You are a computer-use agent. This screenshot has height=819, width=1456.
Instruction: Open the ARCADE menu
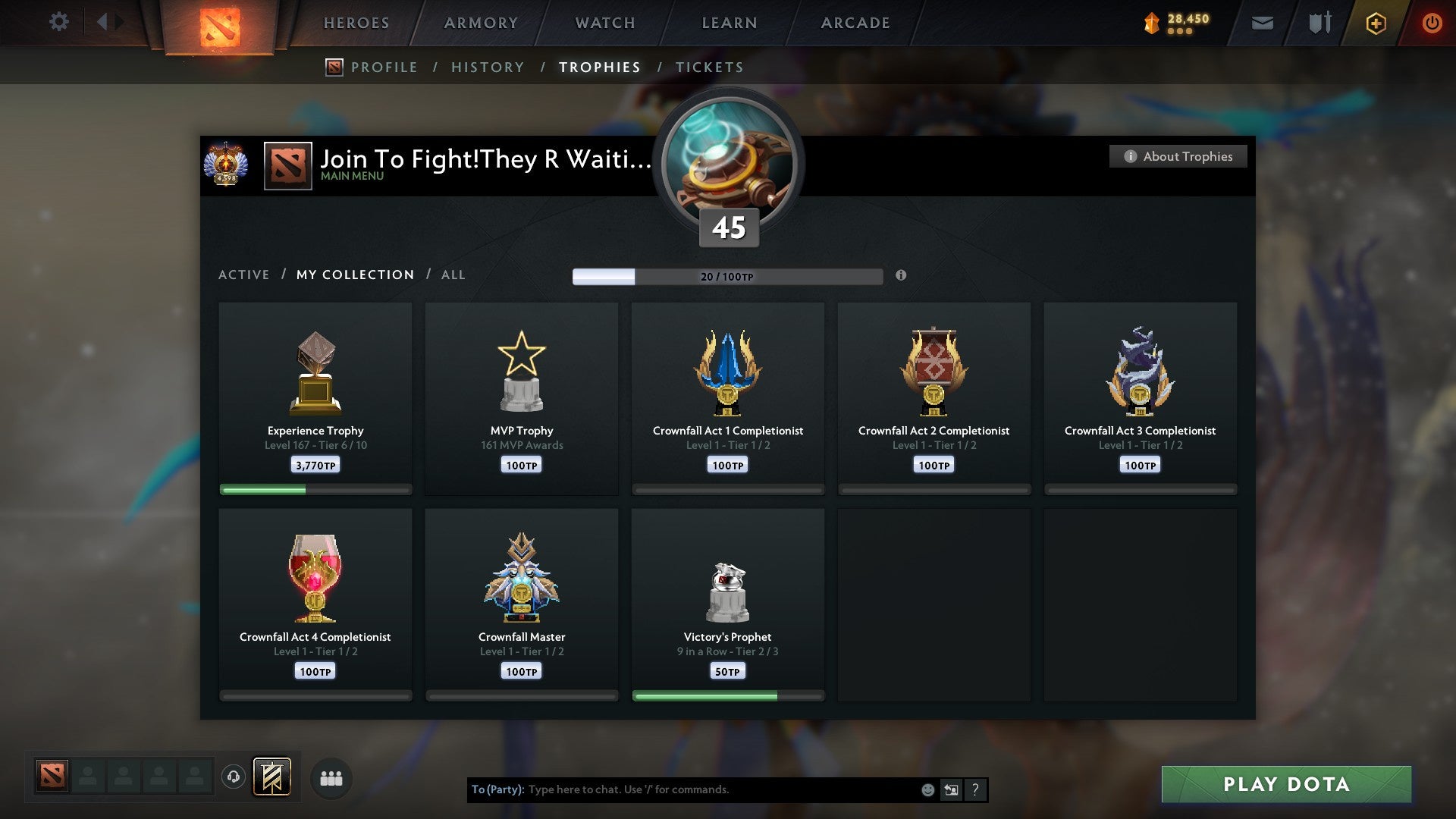[x=855, y=23]
